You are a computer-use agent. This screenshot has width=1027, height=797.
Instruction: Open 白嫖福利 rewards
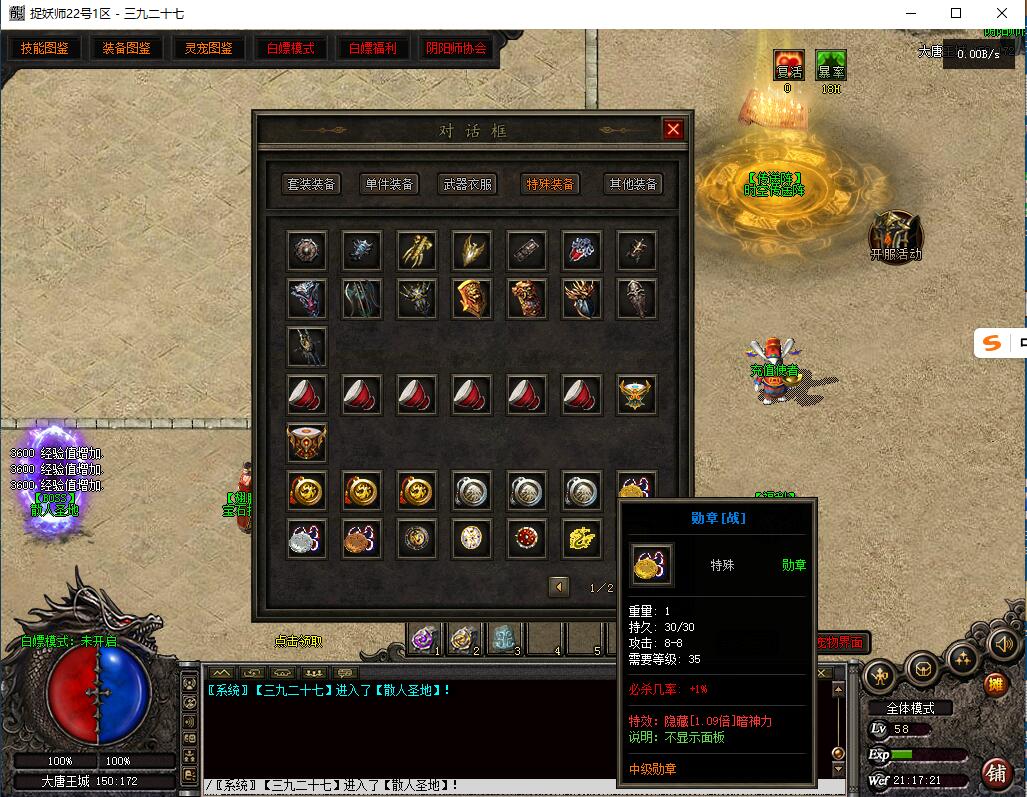[373, 48]
